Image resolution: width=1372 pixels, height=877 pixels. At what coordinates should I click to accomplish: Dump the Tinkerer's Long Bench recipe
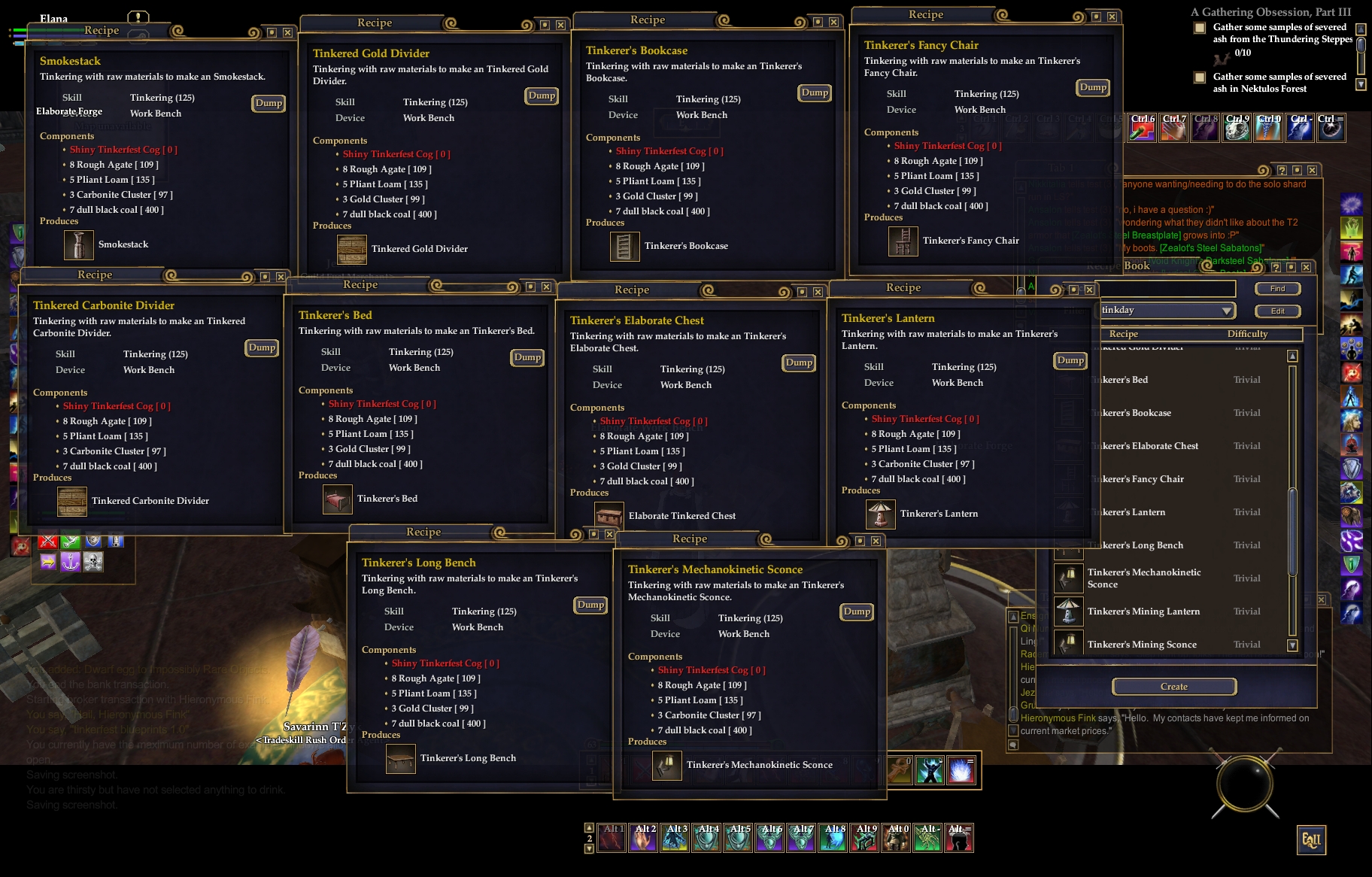click(x=590, y=605)
